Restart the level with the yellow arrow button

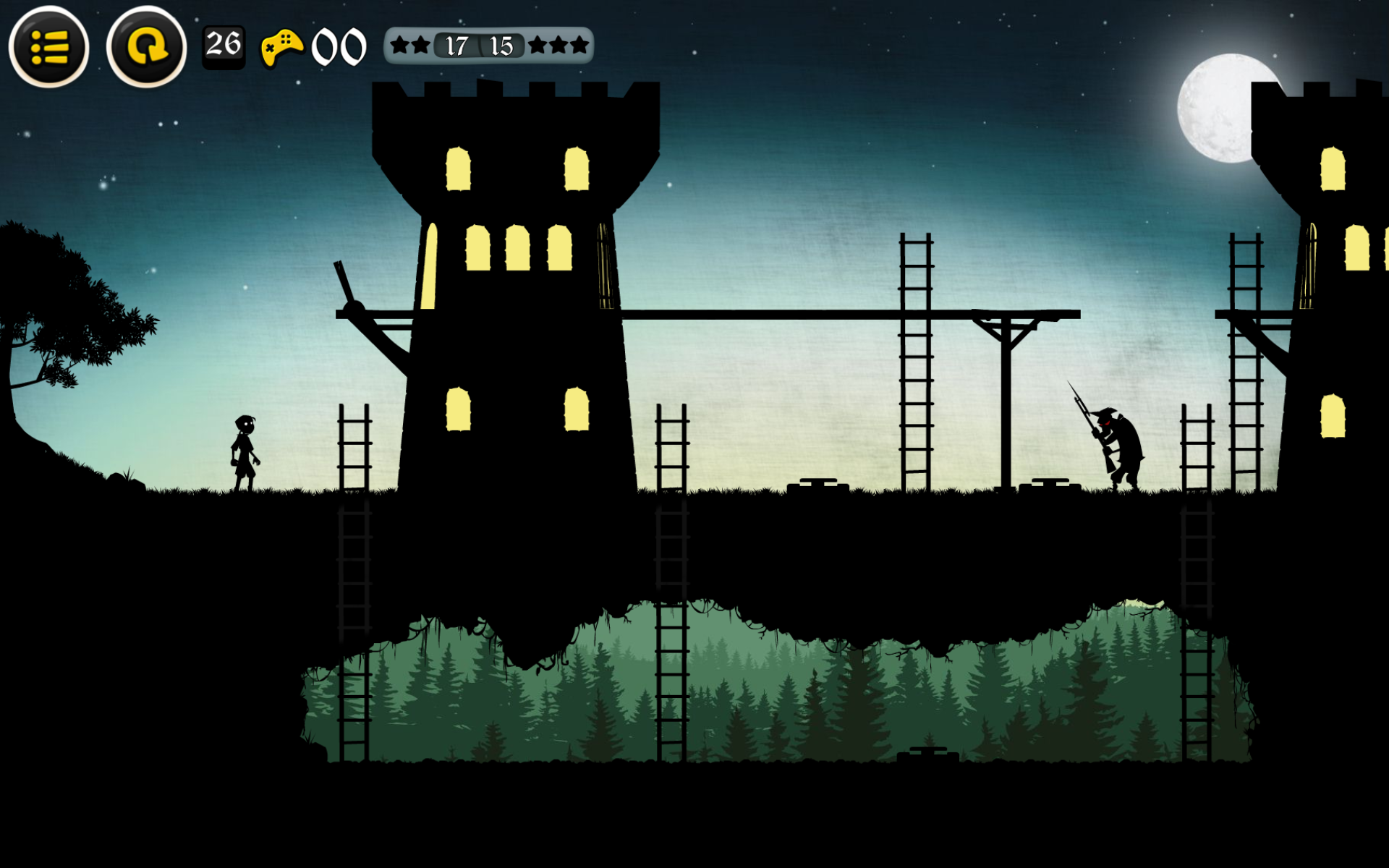146,48
